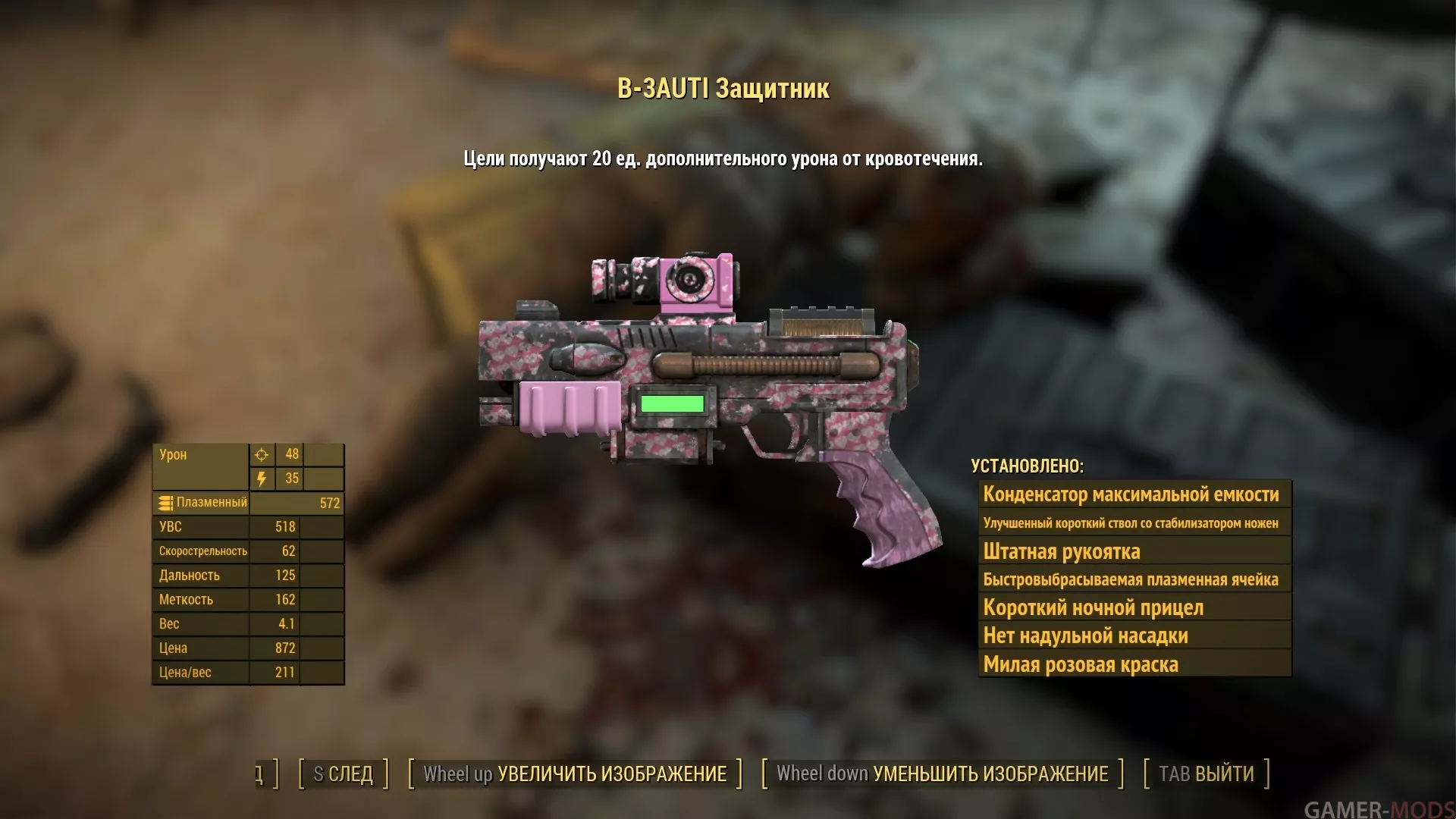This screenshot has height=819, width=1456.
Task: Choose УВЕЛИЧИТЬ ИЗОБРАЖЕНИЕ to zoom in
Action: [x=575, y=774]
